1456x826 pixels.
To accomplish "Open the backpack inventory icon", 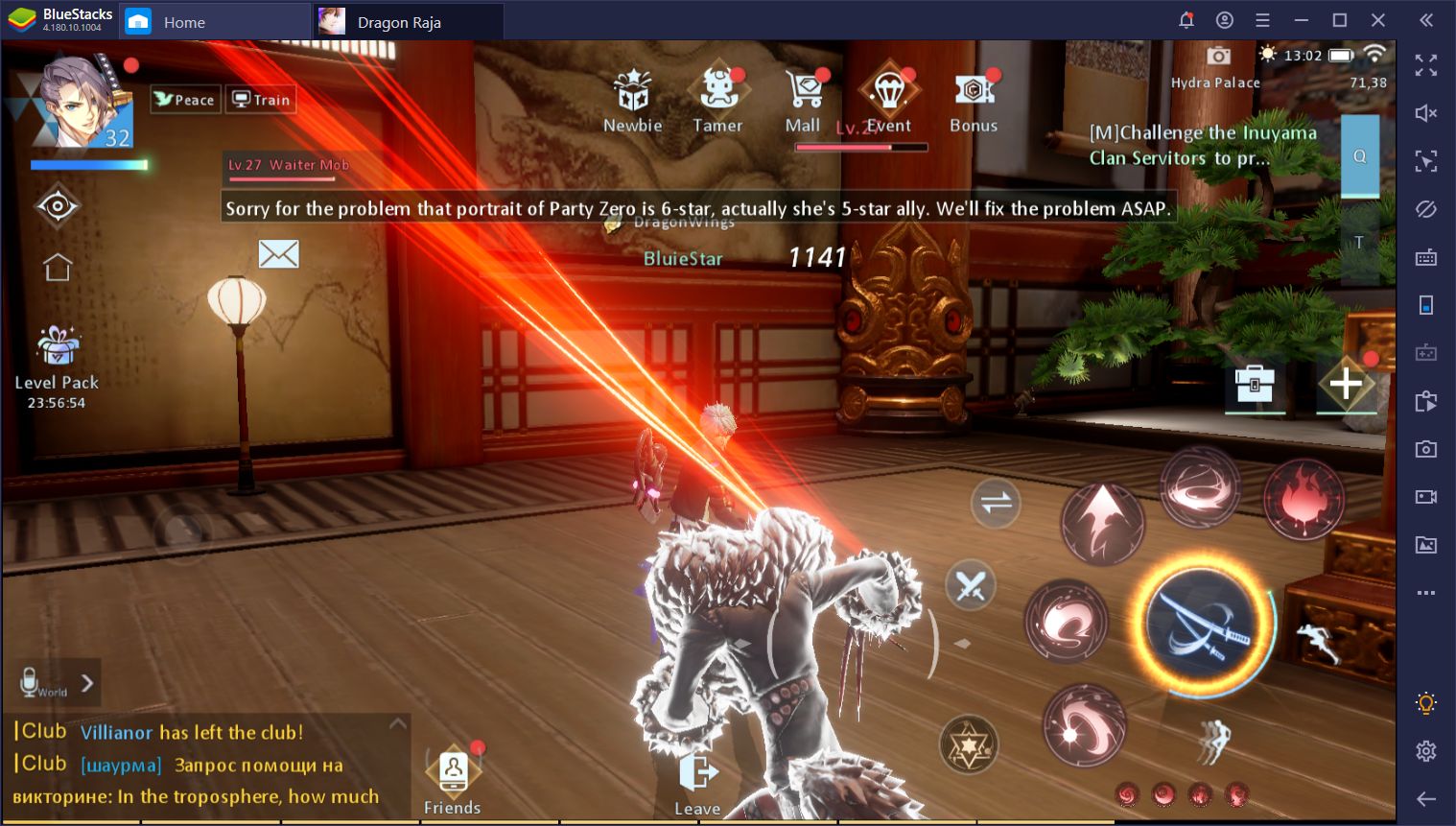I will coord(1255,384).
